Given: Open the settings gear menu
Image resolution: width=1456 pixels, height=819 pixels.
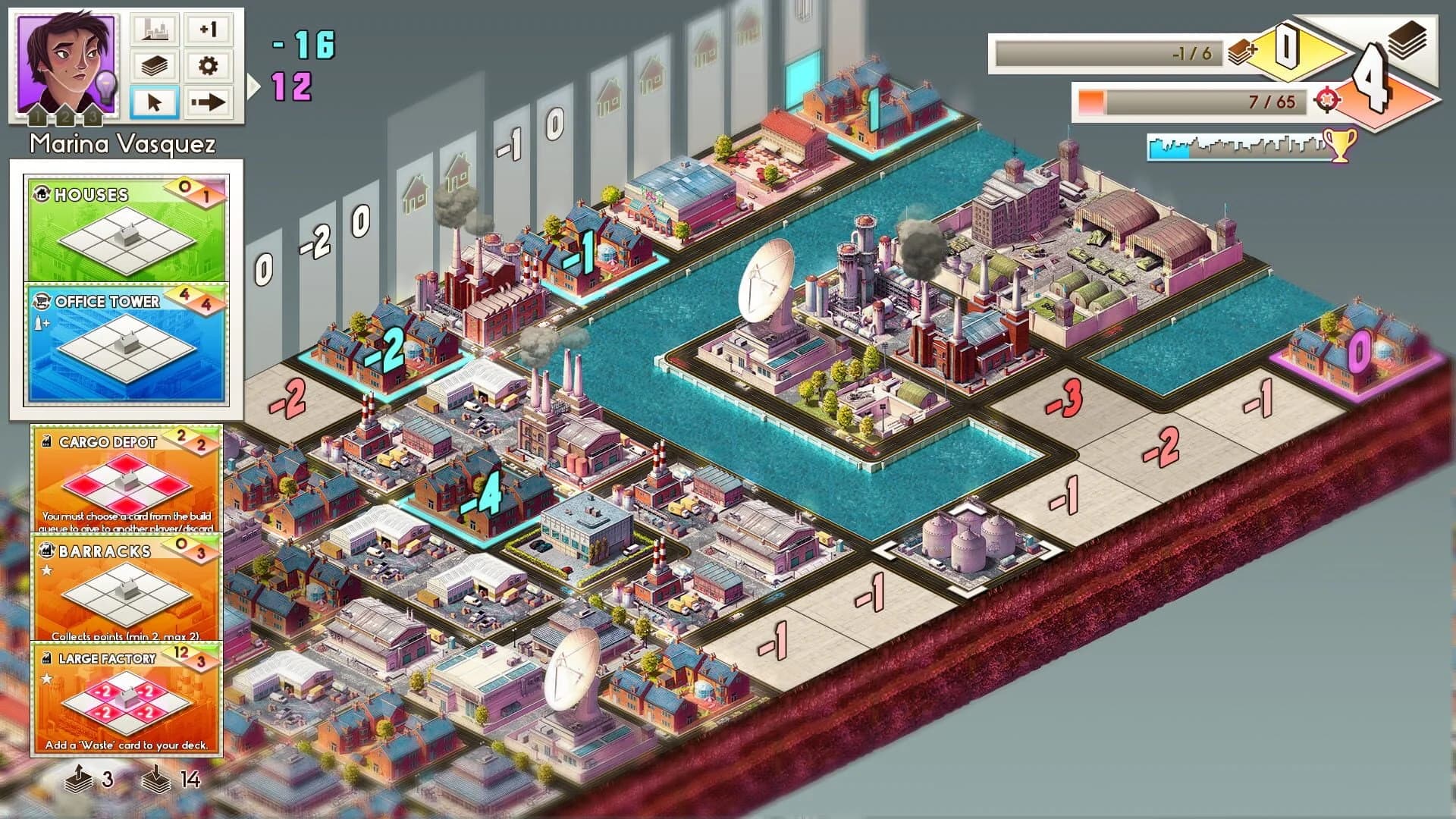Looking at the screenshot, I should [206, 67].
